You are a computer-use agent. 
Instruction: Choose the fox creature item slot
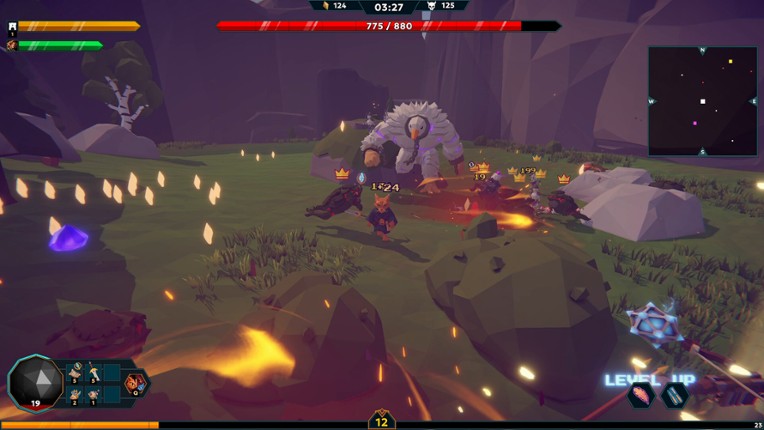click(x=76, y=394)
